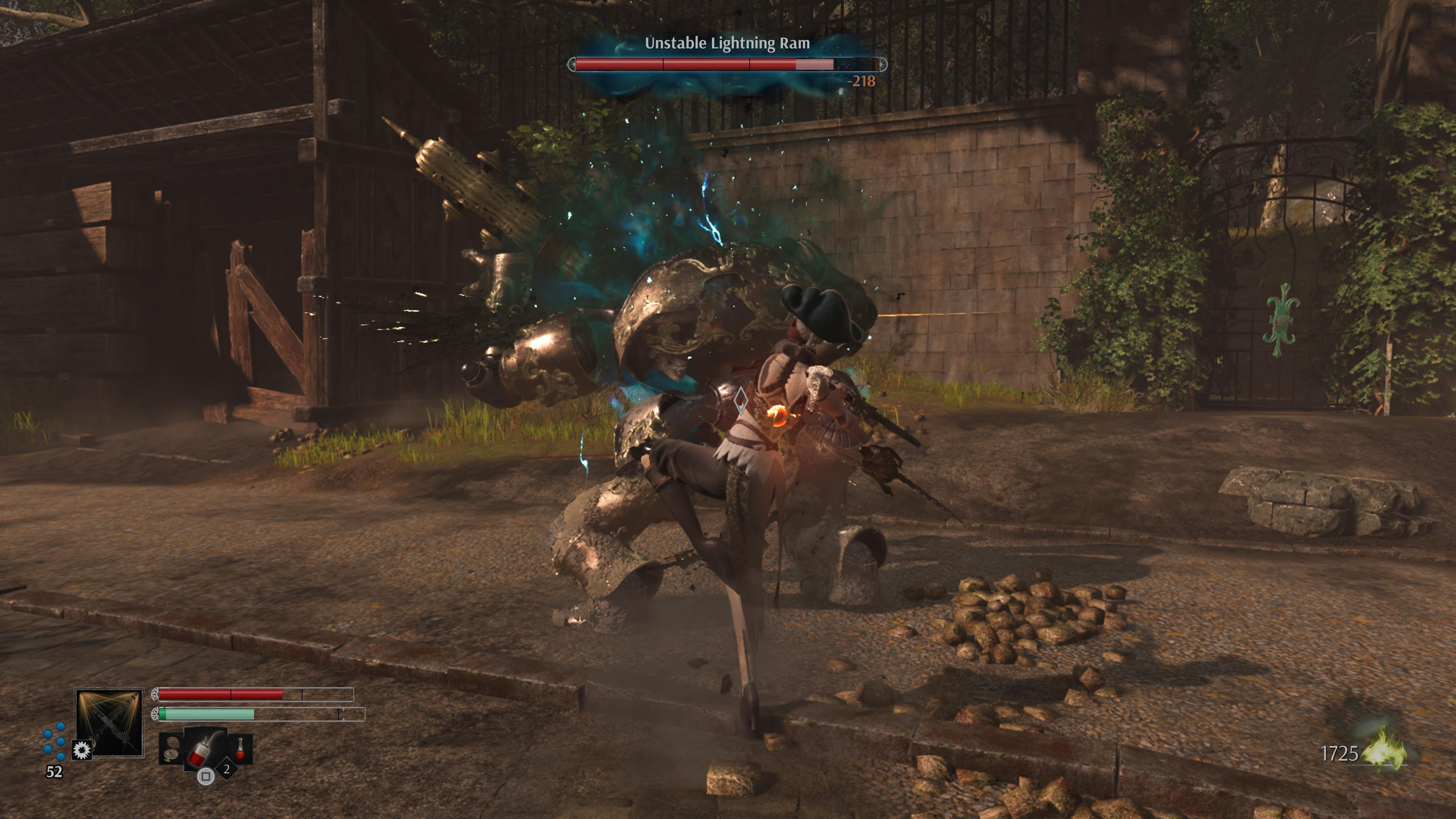
Task: Select the gold pocket watch item slot
Action: pos(171,748)
